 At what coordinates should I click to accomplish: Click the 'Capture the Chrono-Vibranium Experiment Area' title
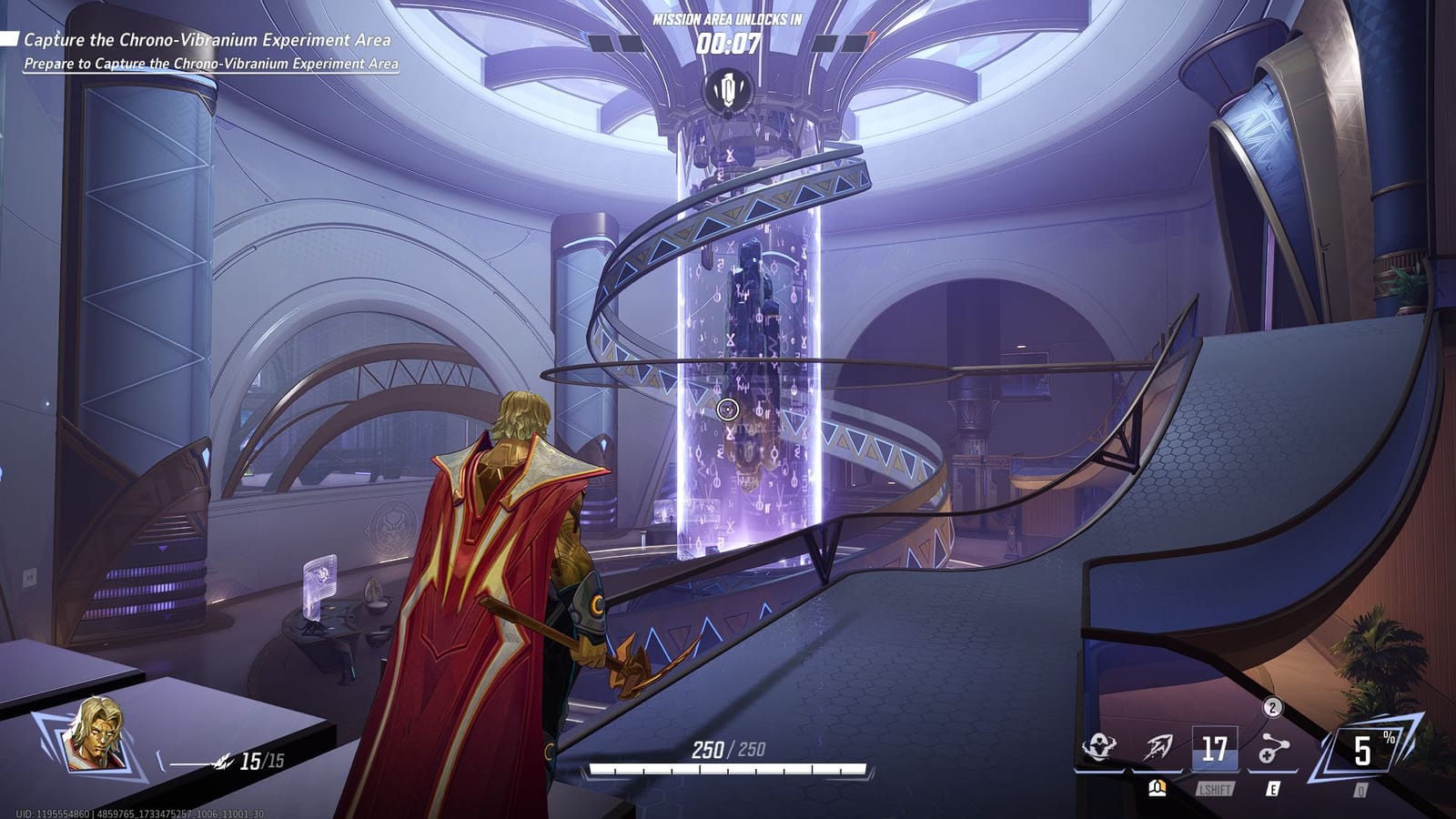(x=207, y=41)
